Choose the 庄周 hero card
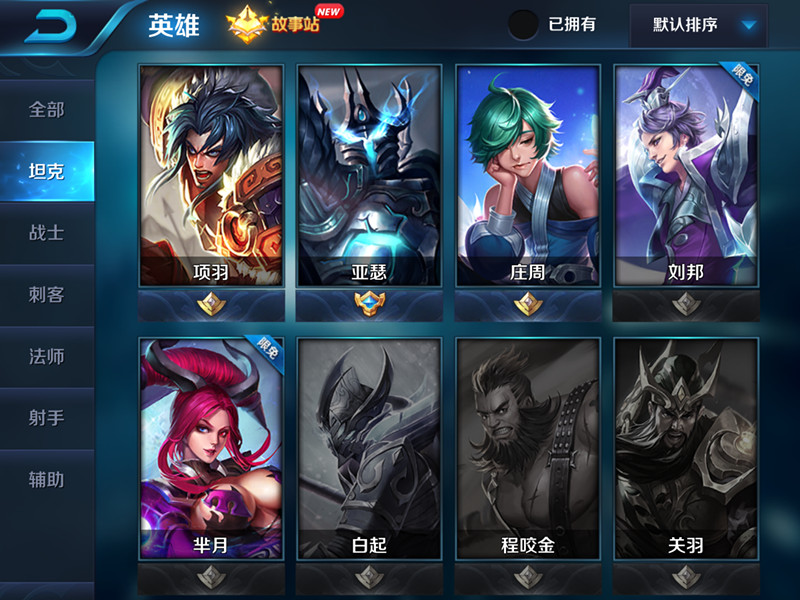The image size is (800, 600). (x=527, y=177)
